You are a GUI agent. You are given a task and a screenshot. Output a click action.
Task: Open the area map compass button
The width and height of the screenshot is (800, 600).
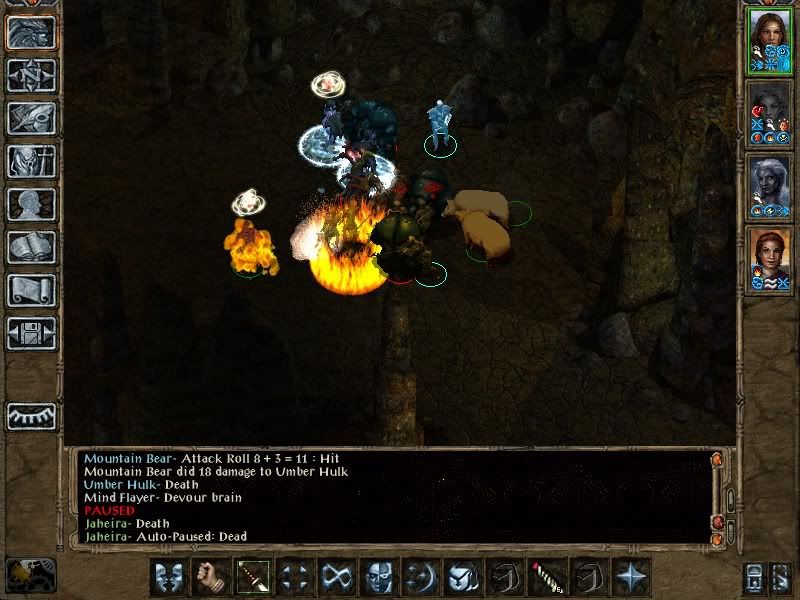click(31, 75)
